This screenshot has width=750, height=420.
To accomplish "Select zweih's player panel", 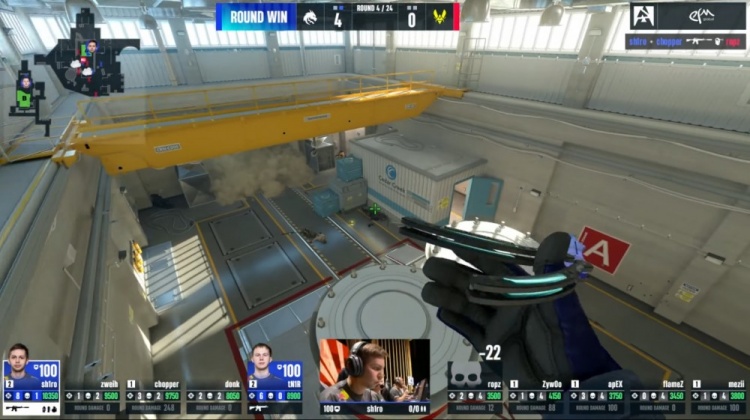I will click(x=93, y=396).
